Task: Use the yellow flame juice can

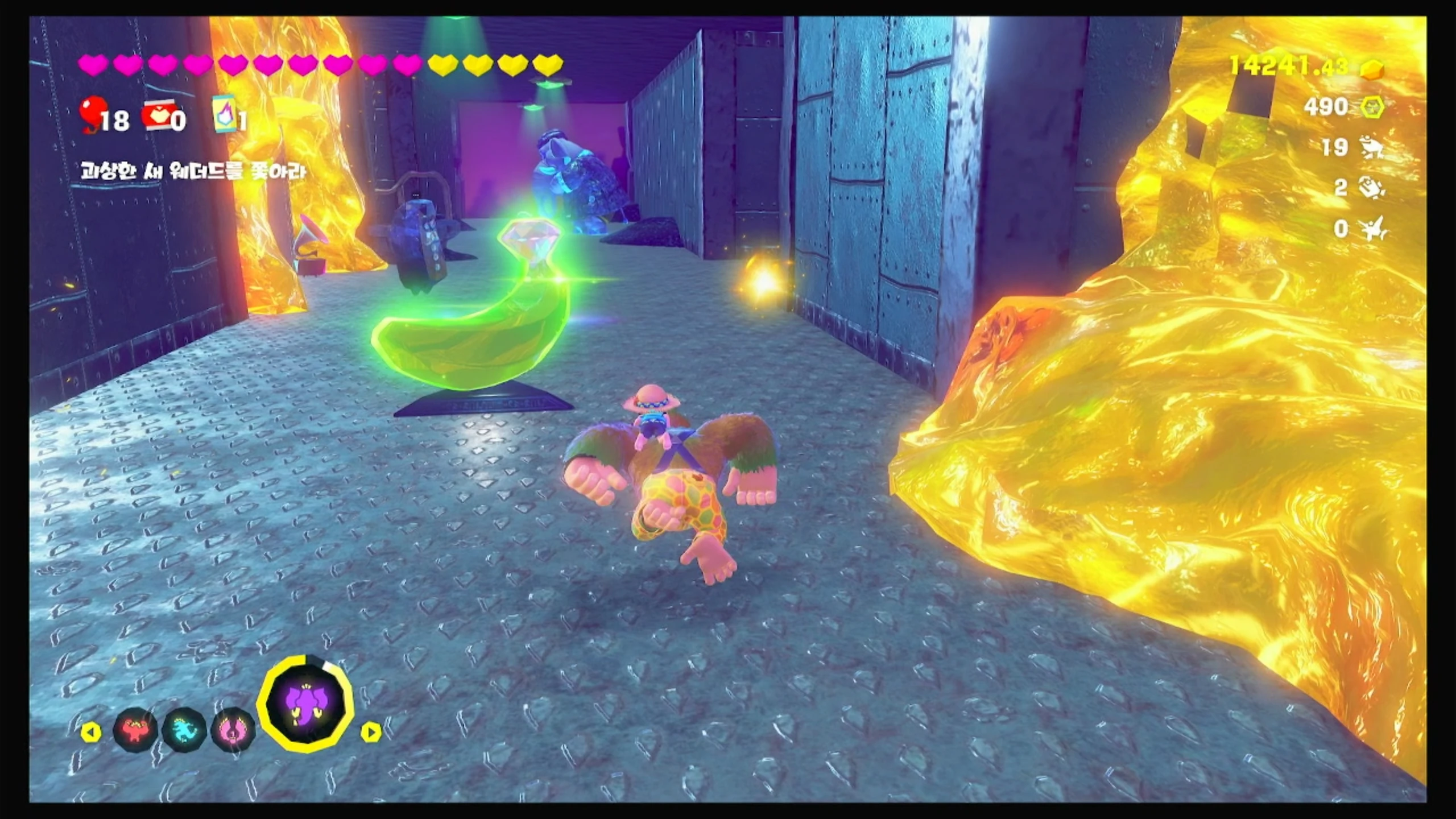Action: [x=224, y=114]
